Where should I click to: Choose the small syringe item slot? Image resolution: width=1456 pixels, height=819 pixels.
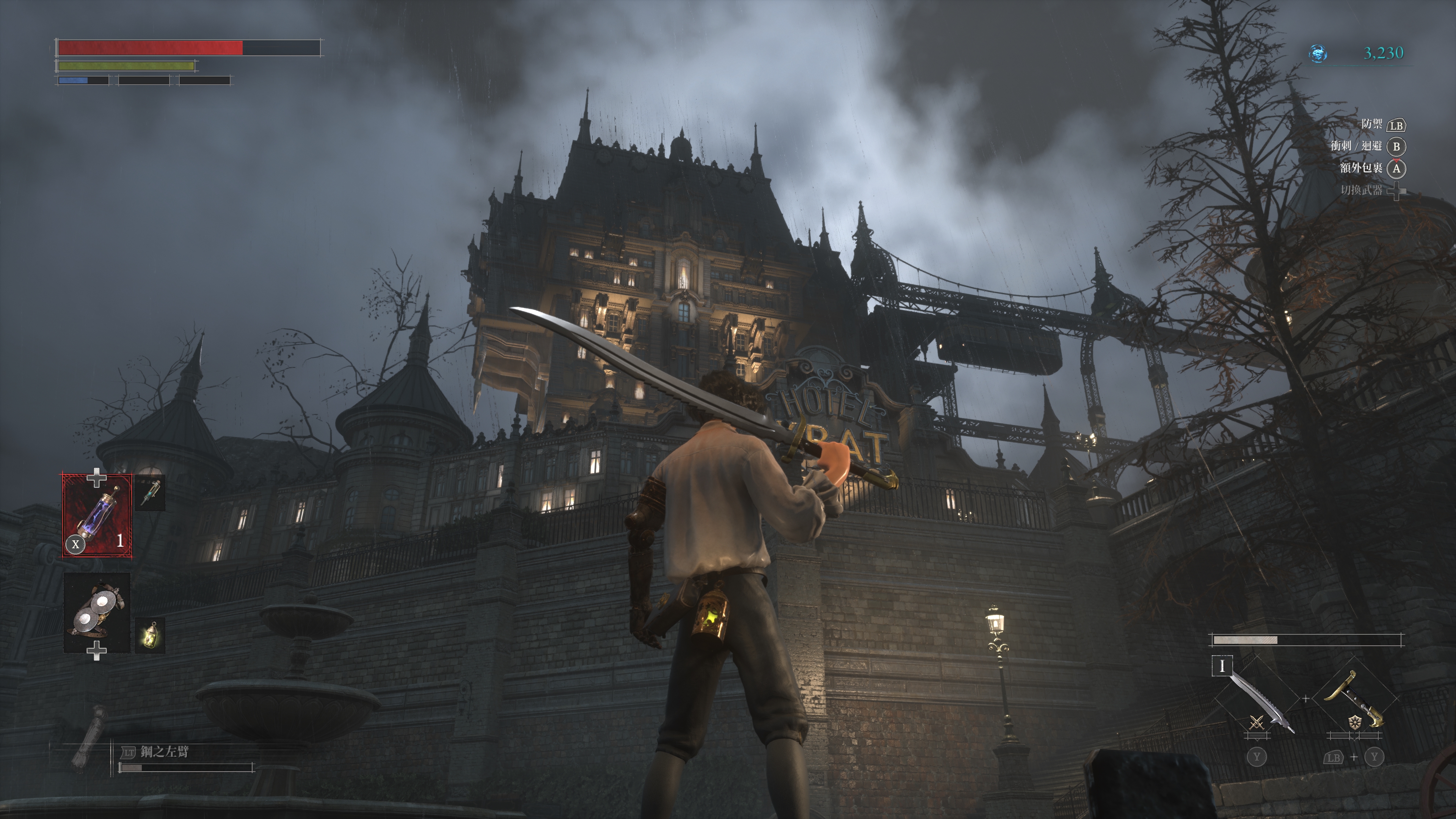(151, 492)
